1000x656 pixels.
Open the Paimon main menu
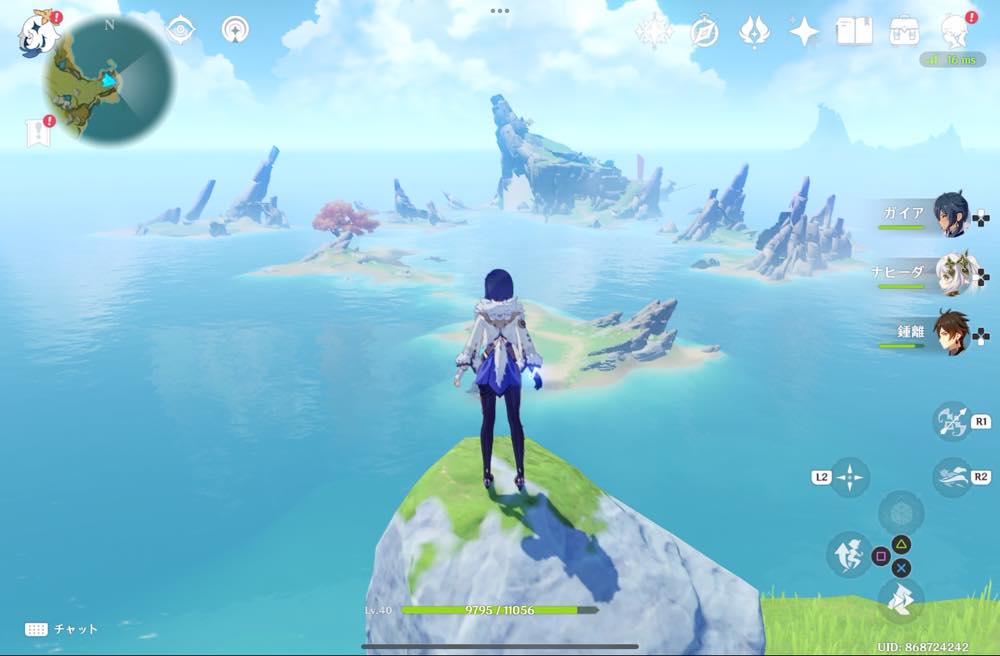pyautogui.click(x=38, y=32)
